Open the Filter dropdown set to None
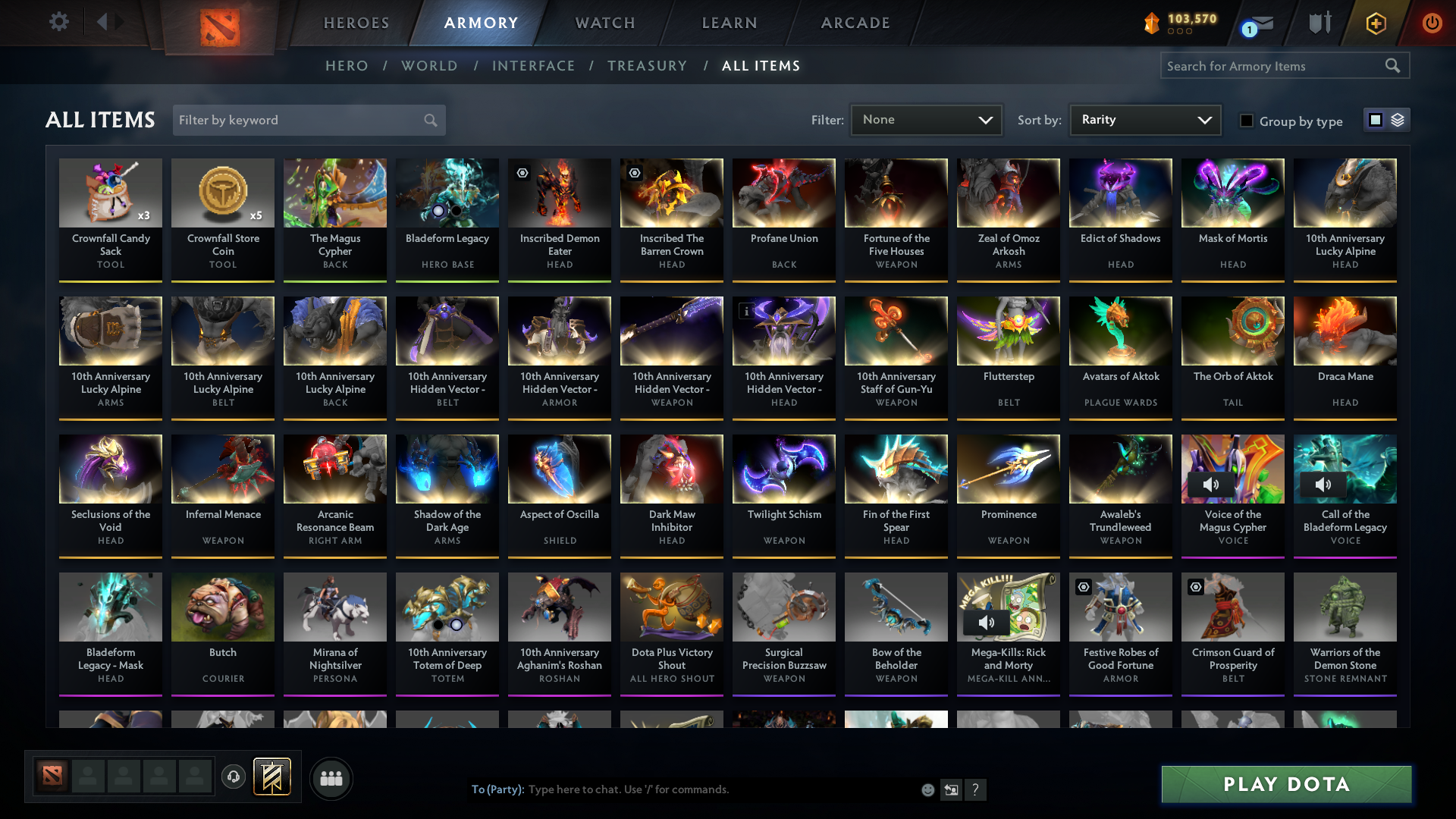The width and height of the screenshot is (1456, 819). tap(925, 119)
